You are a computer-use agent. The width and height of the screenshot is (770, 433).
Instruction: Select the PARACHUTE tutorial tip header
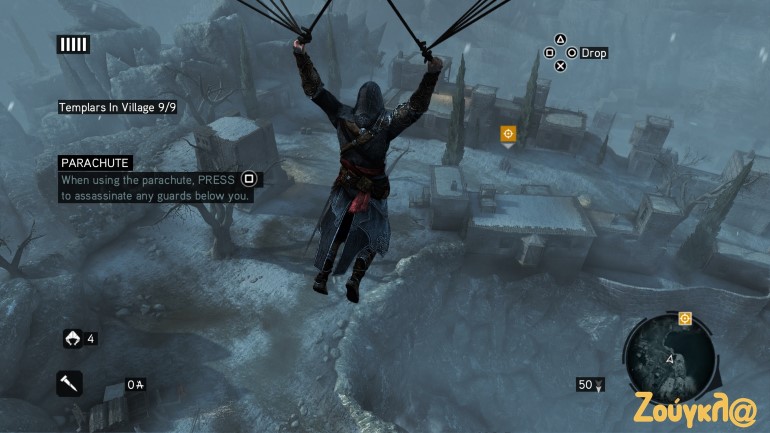(x=95, y=163)
